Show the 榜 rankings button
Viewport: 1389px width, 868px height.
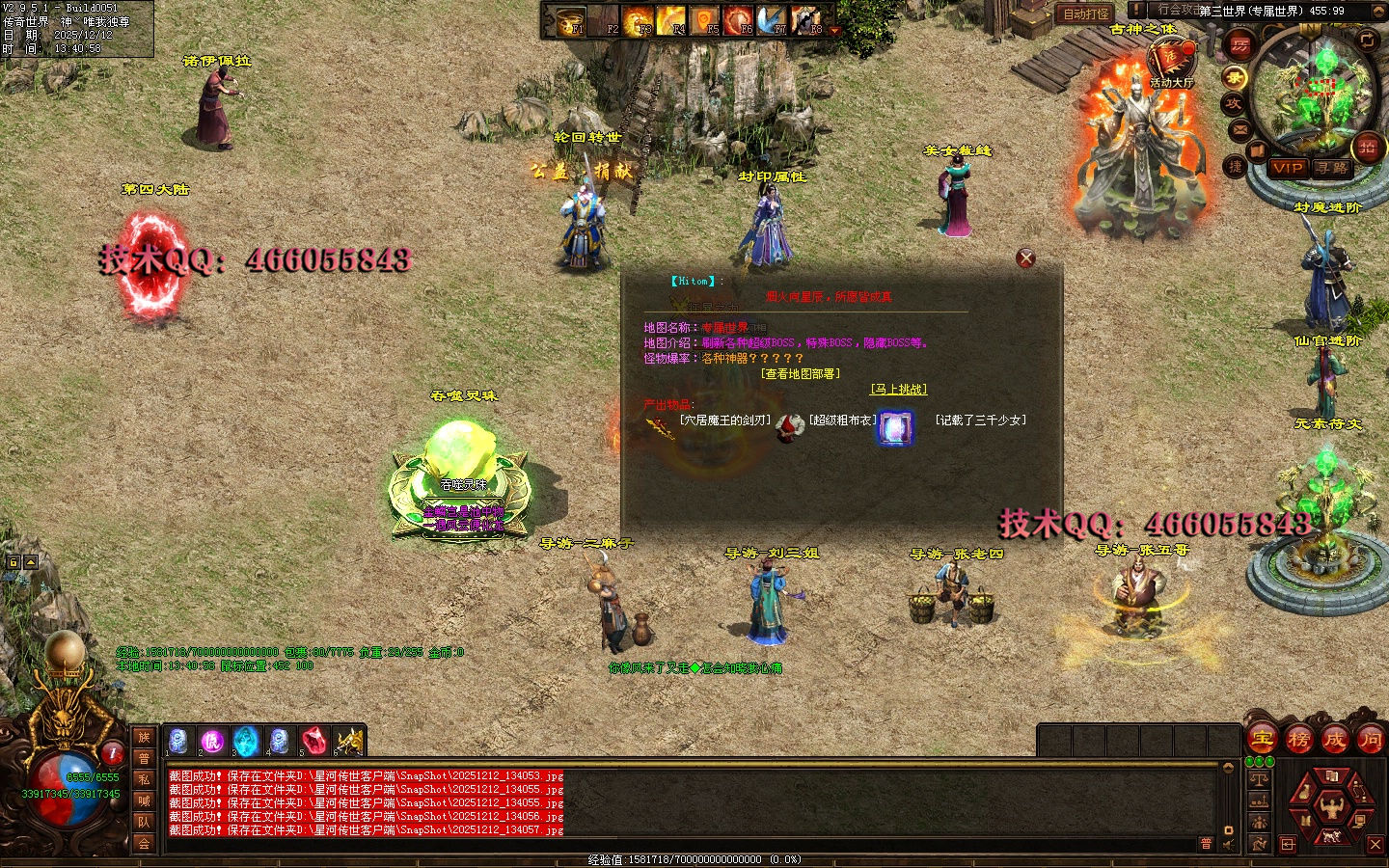point(1298,740)
